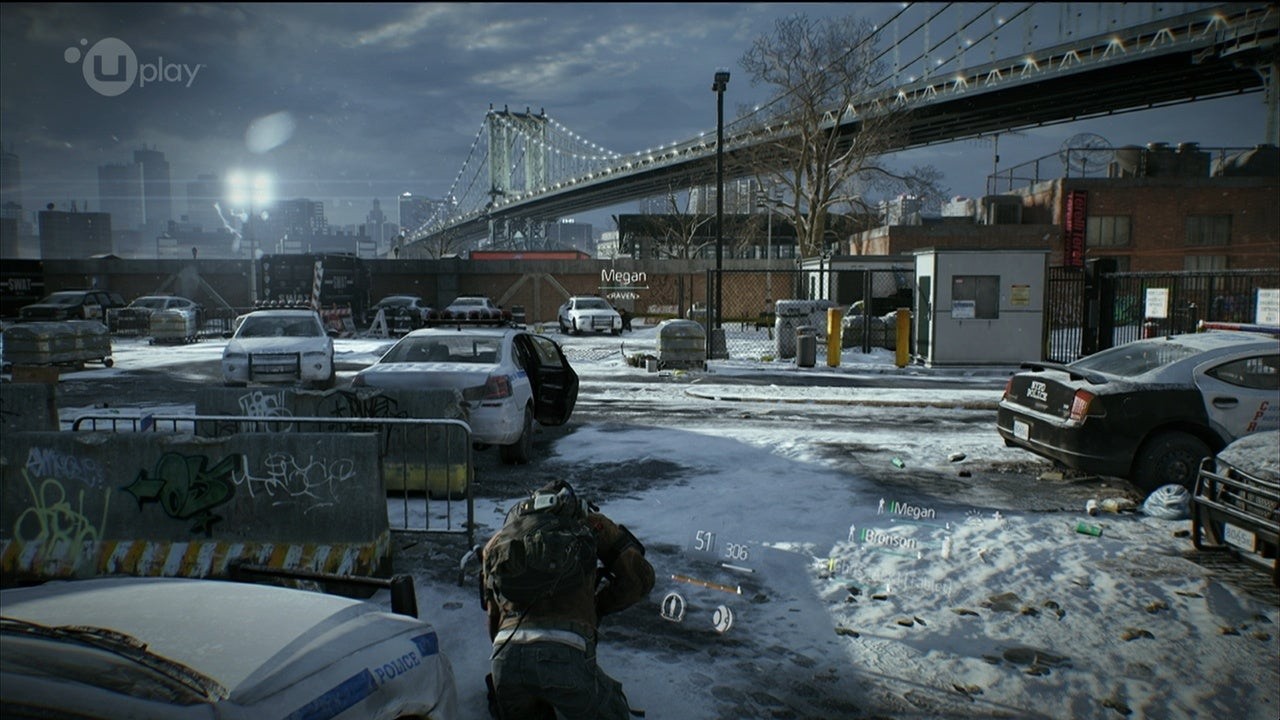This screenshot has width=1280, height=720.
Task: Activate the figure-silhouette skill icon
Action: tap(673, 607)
